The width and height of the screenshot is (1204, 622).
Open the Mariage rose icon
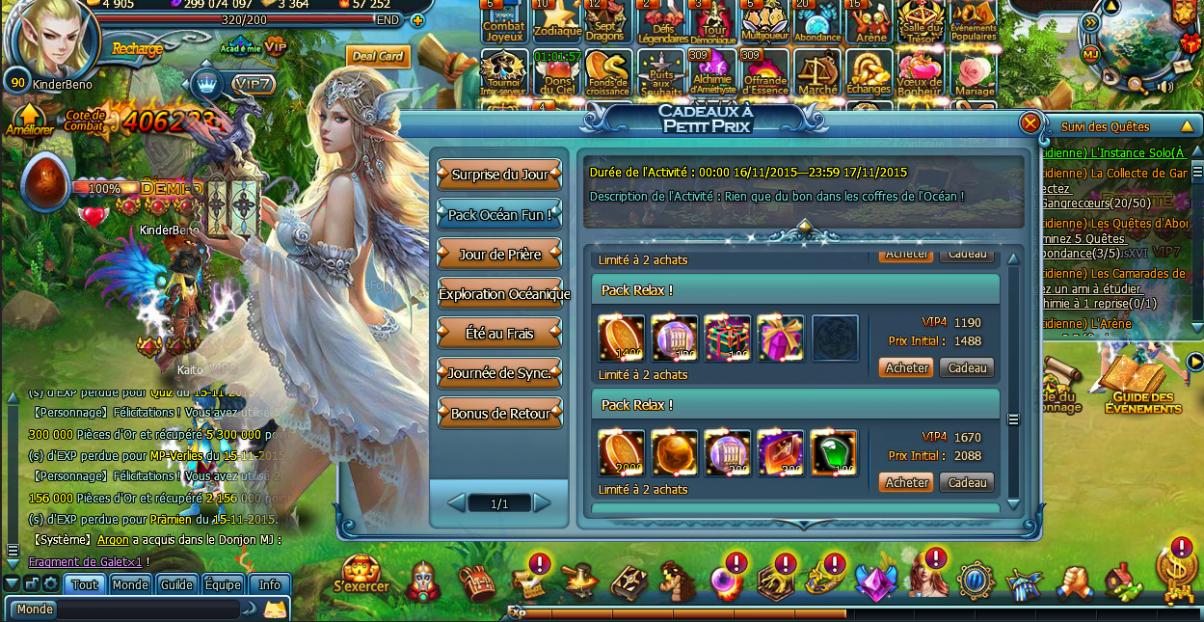(x=973, y=74)
